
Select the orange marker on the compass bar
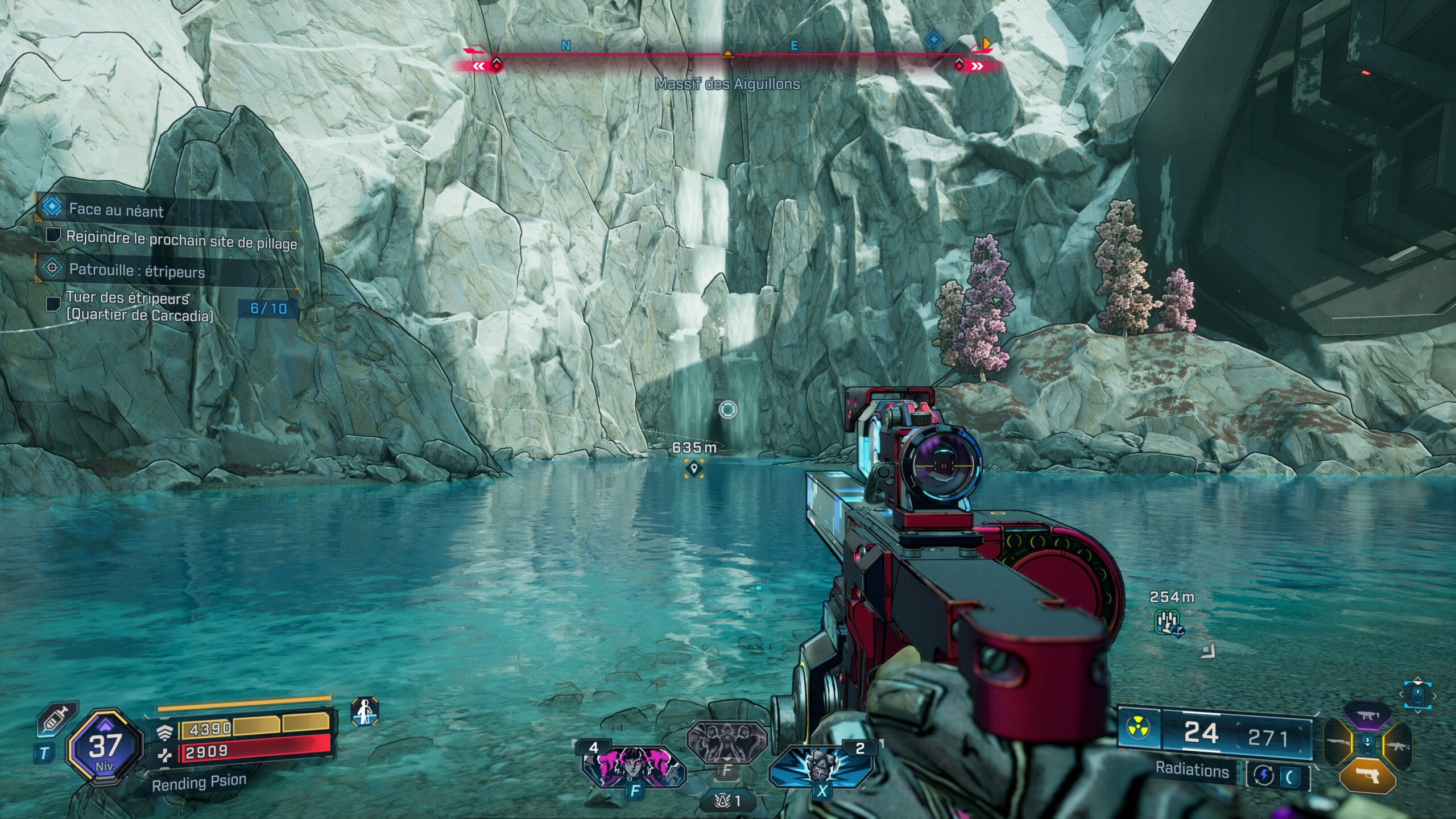986,44
